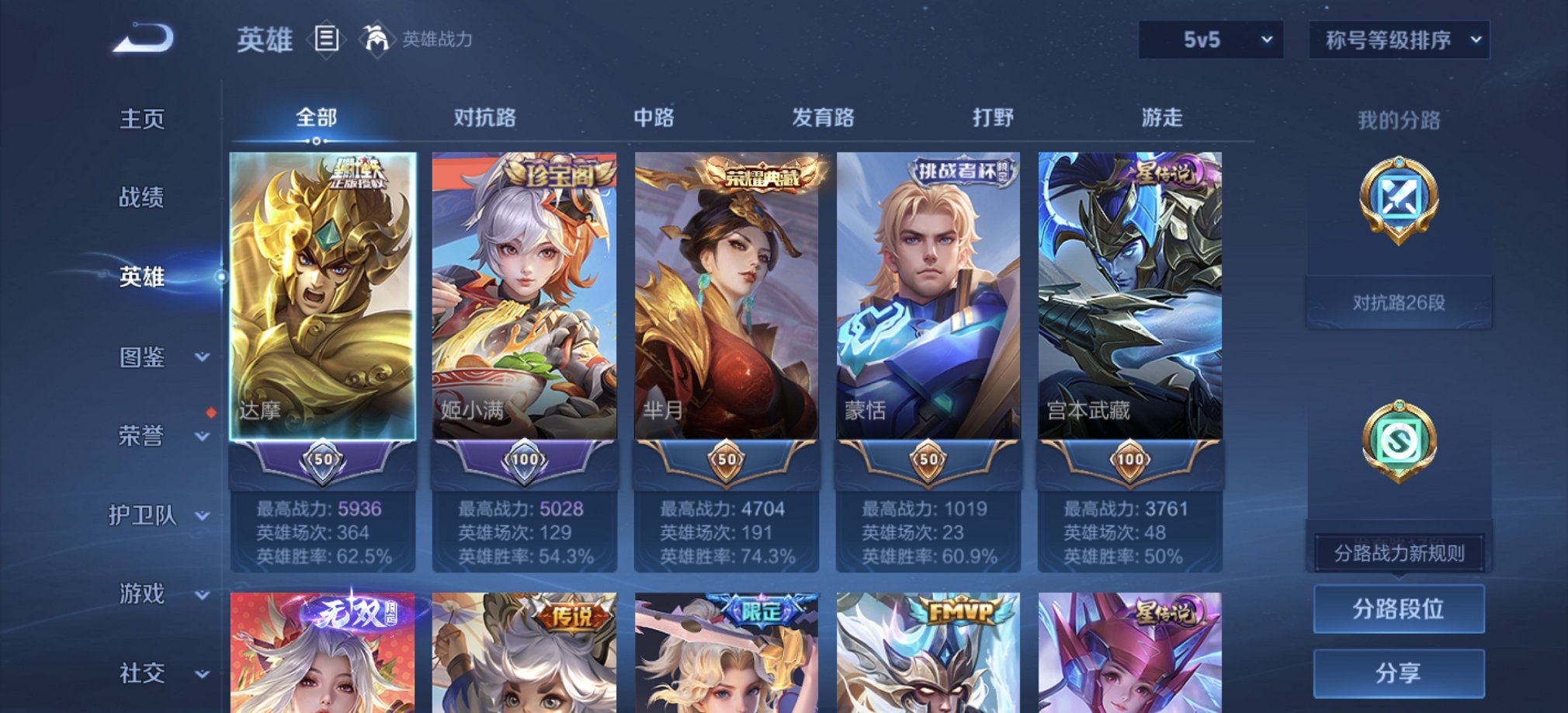Click the game logo in top-left corner

click(x=144, y=37)
